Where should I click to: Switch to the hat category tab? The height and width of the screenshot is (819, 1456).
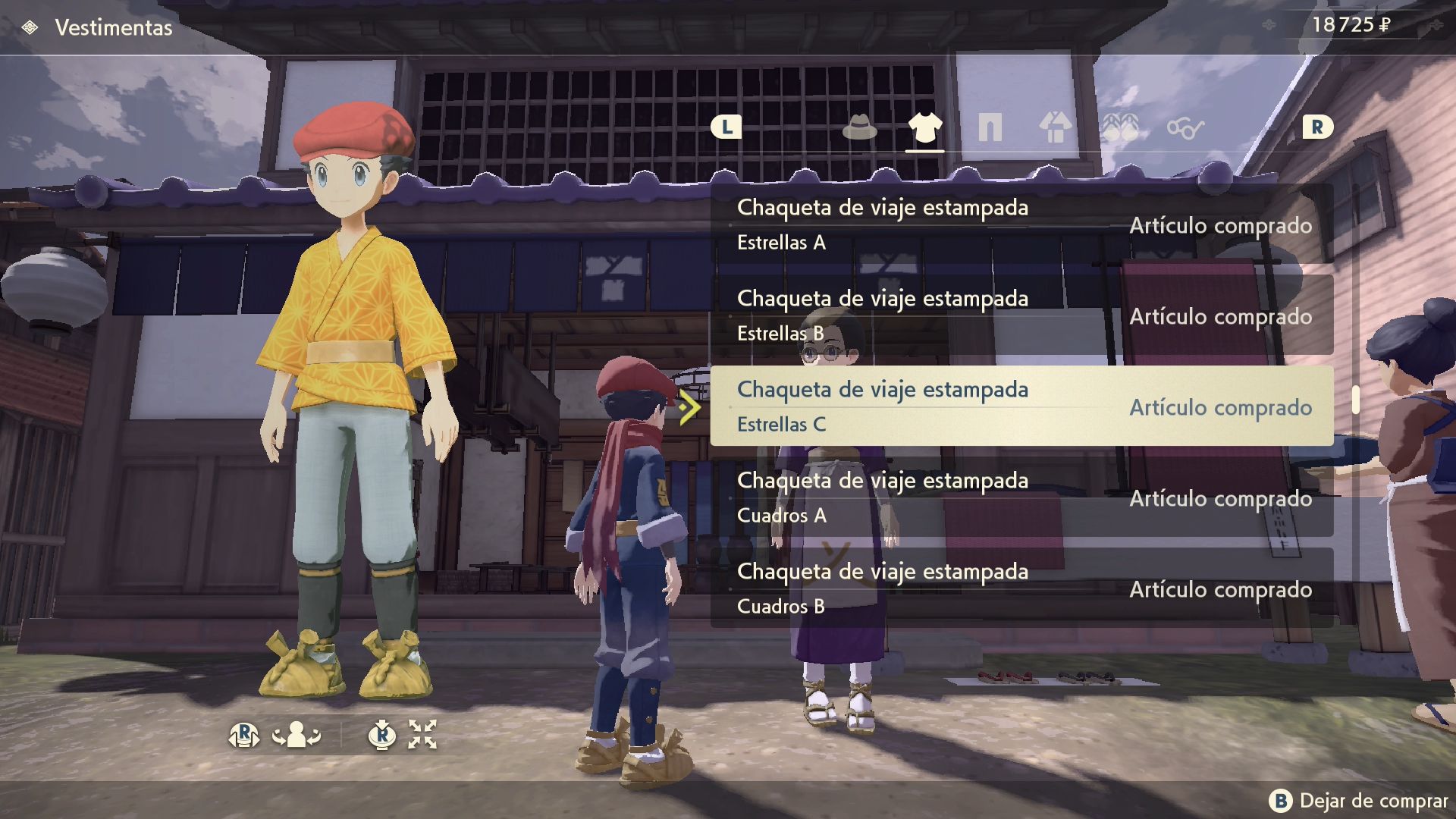(x=859, y=127)
